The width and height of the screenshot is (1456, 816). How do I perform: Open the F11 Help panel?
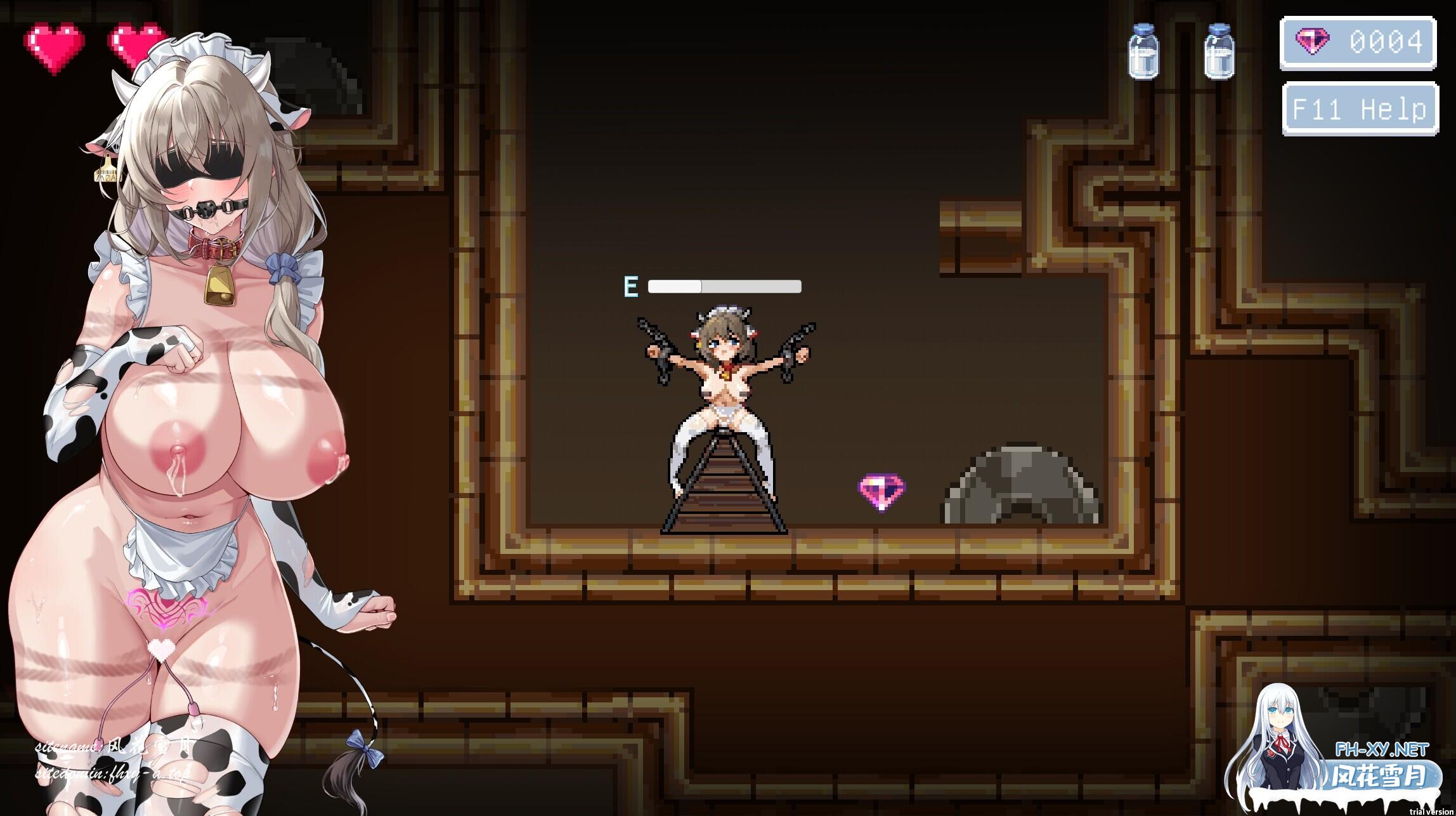(1358, 109)
